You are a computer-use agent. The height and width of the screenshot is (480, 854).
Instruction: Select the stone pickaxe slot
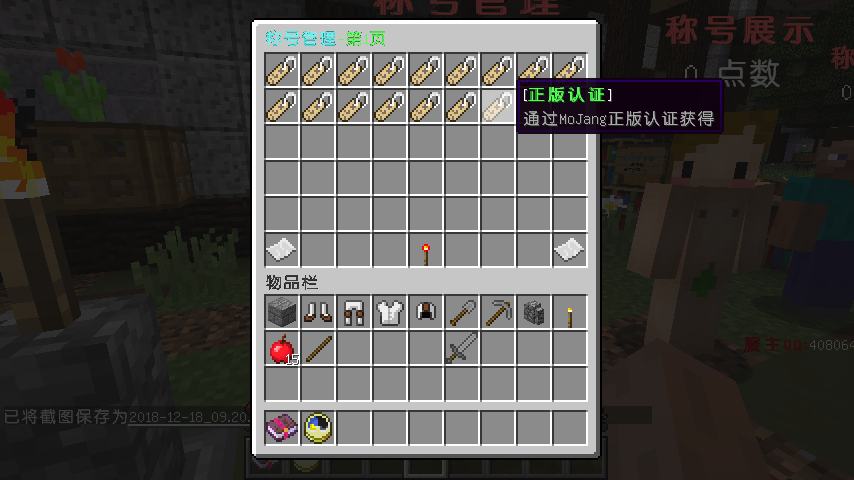click(x=497, y=313)
